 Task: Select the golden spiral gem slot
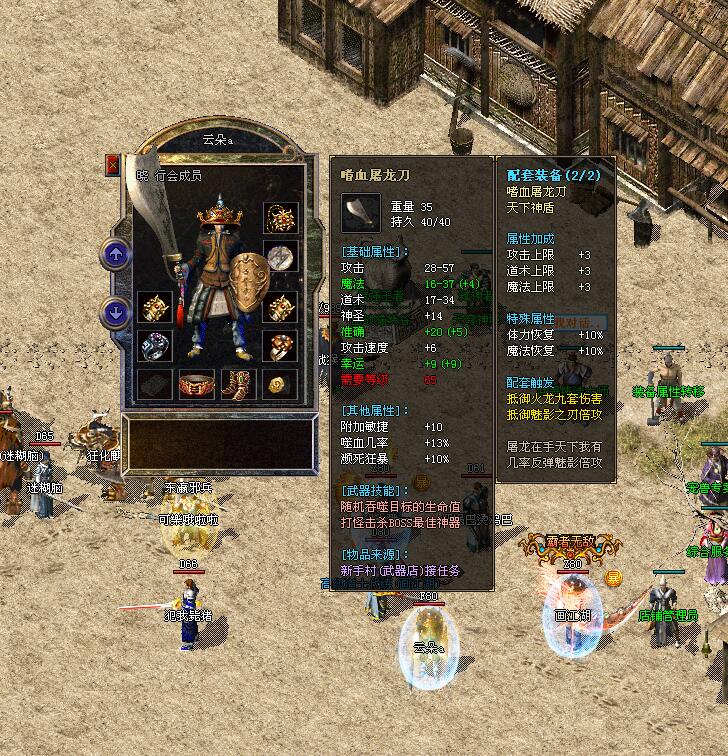pos(279,384)
